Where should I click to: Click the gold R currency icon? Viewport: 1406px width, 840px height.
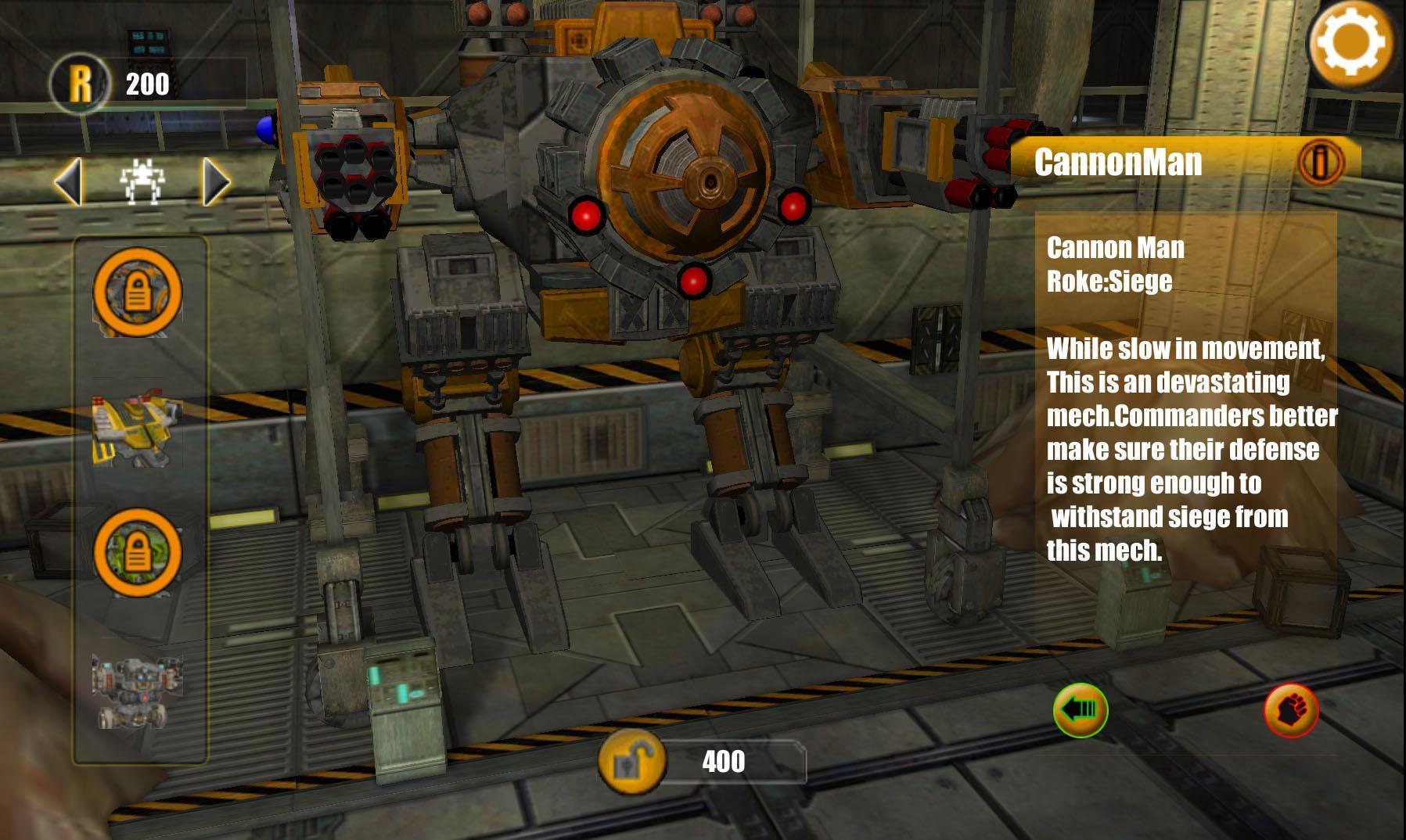(80, 83)
